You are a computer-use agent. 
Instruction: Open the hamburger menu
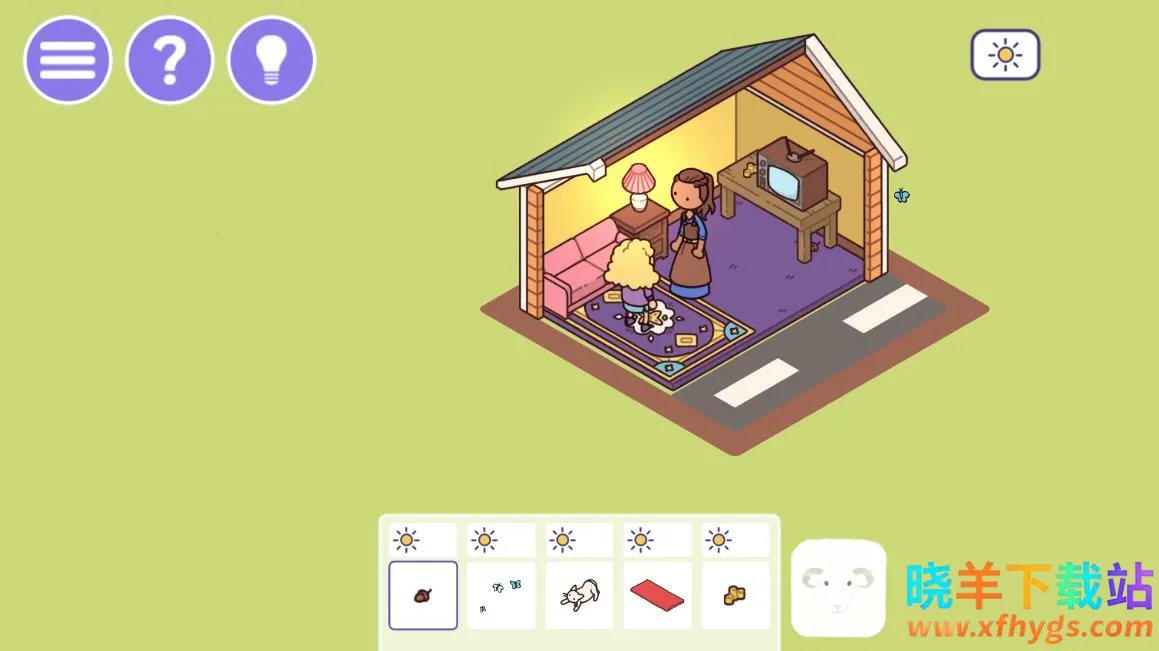(67, 60)
